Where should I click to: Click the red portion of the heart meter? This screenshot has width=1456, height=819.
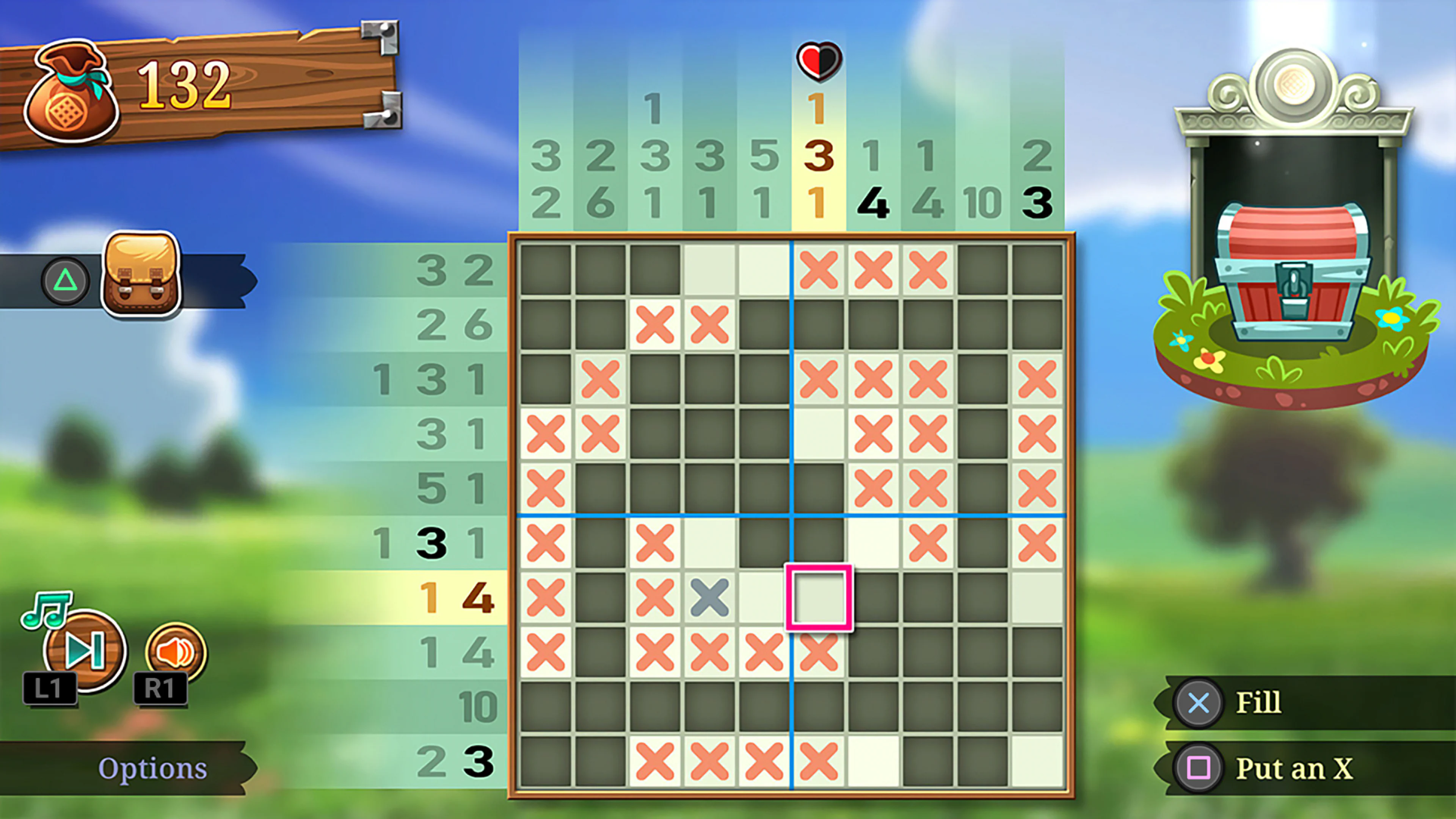point(810,60)
